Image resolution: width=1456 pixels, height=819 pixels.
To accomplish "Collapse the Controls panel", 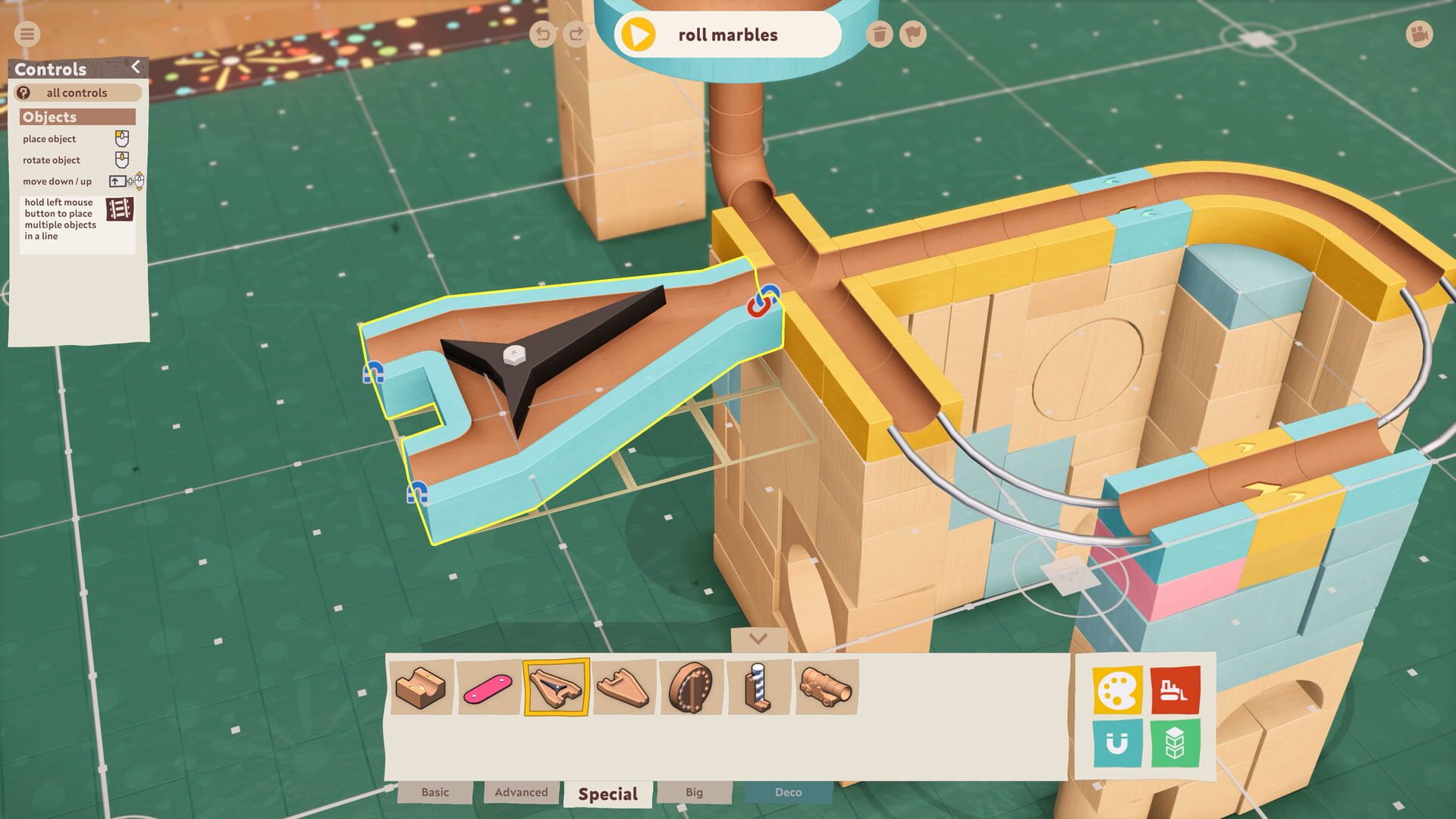I will coord(136,67).
